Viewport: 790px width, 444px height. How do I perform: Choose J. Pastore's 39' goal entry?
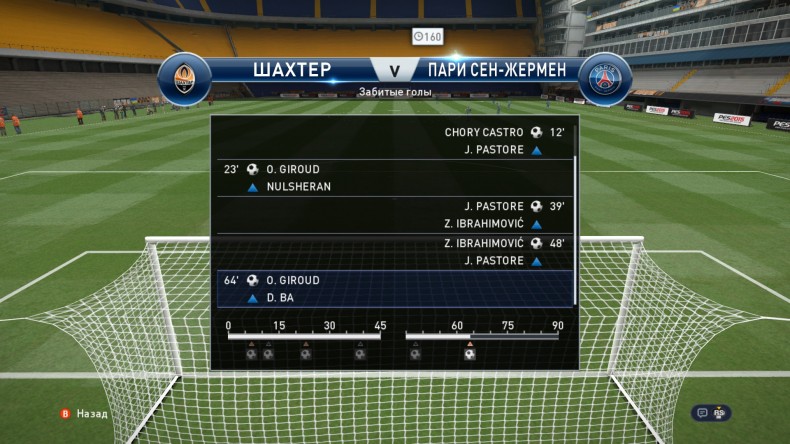pyautogui.click(x=394, y=215)
